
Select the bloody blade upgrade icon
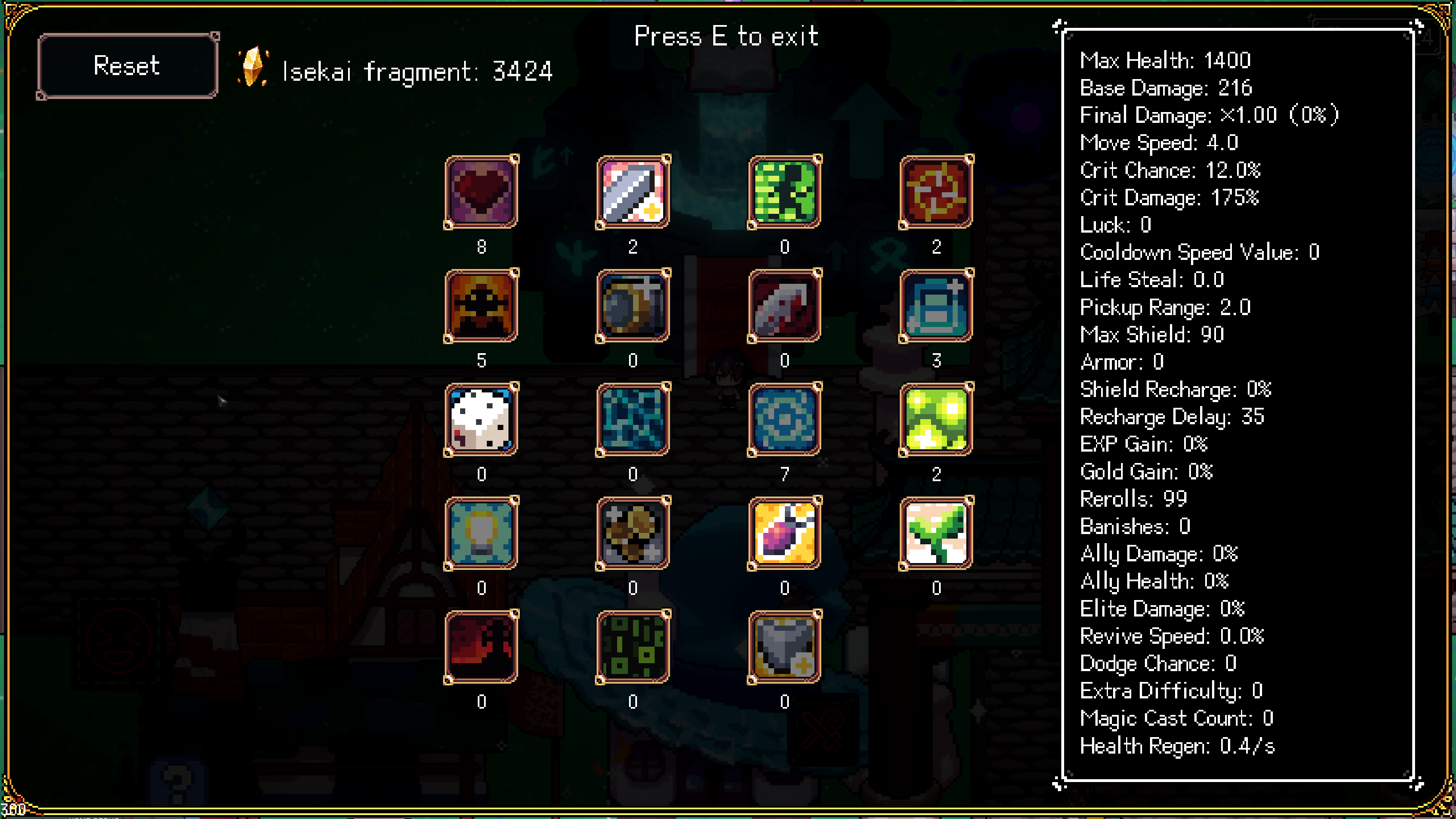[785, 306]
